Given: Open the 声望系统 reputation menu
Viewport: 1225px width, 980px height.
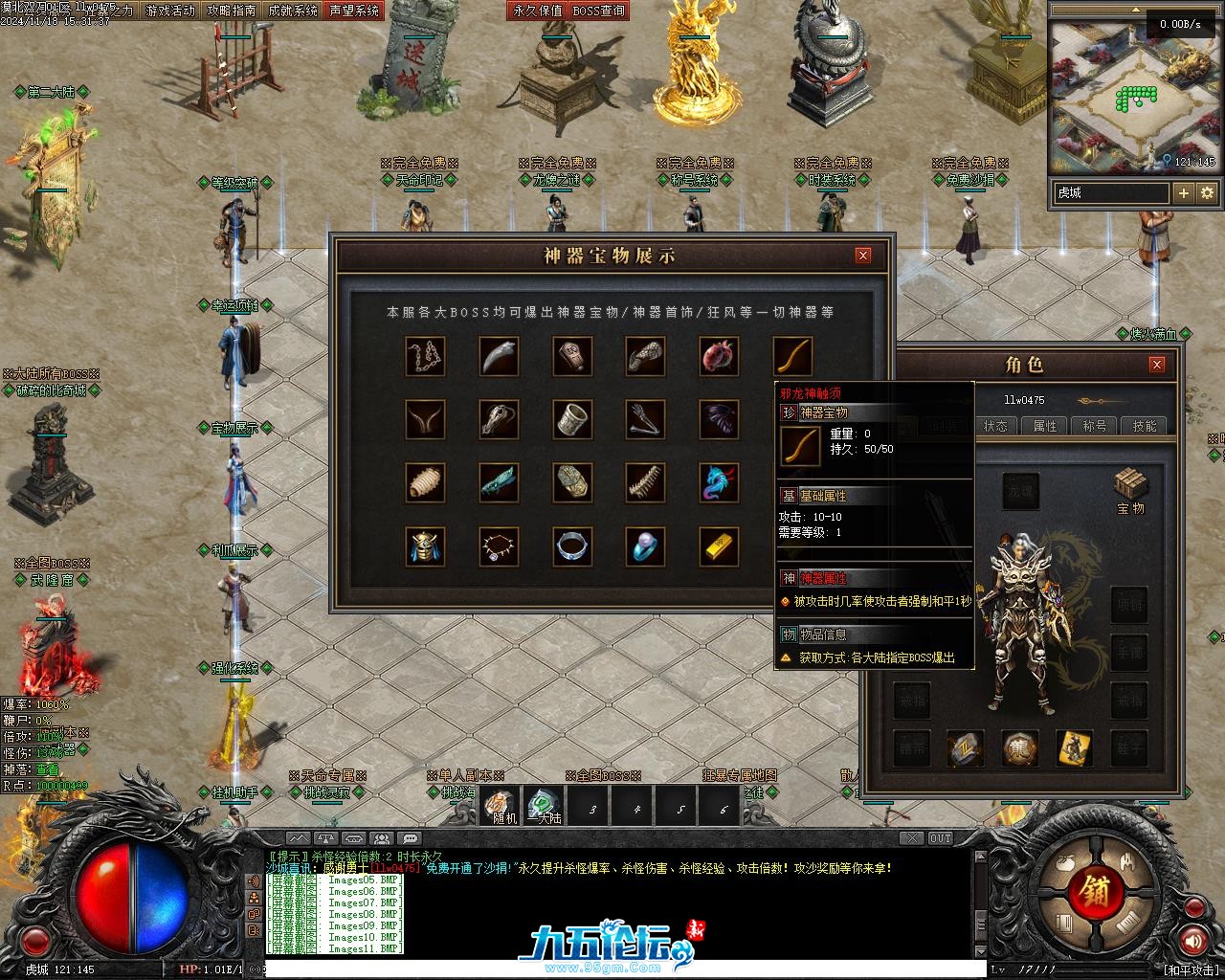Looking at the screenshot, I should tap(353, 11).
